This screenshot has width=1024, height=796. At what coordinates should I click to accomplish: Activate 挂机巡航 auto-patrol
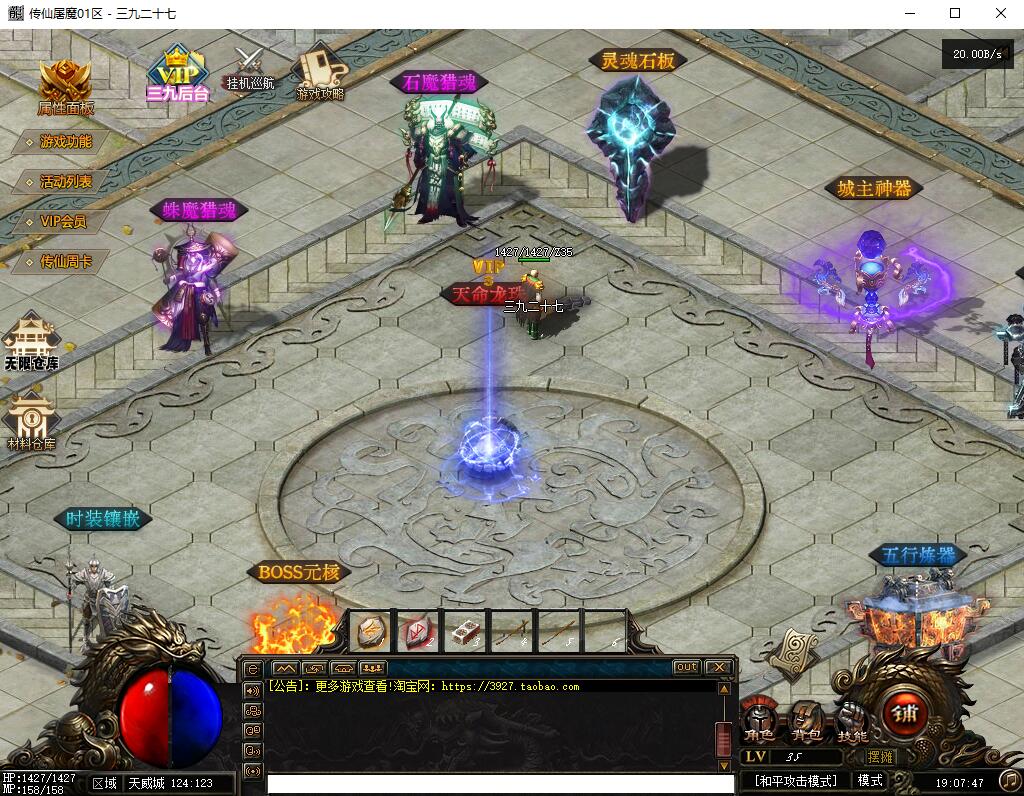pos(248,68)
